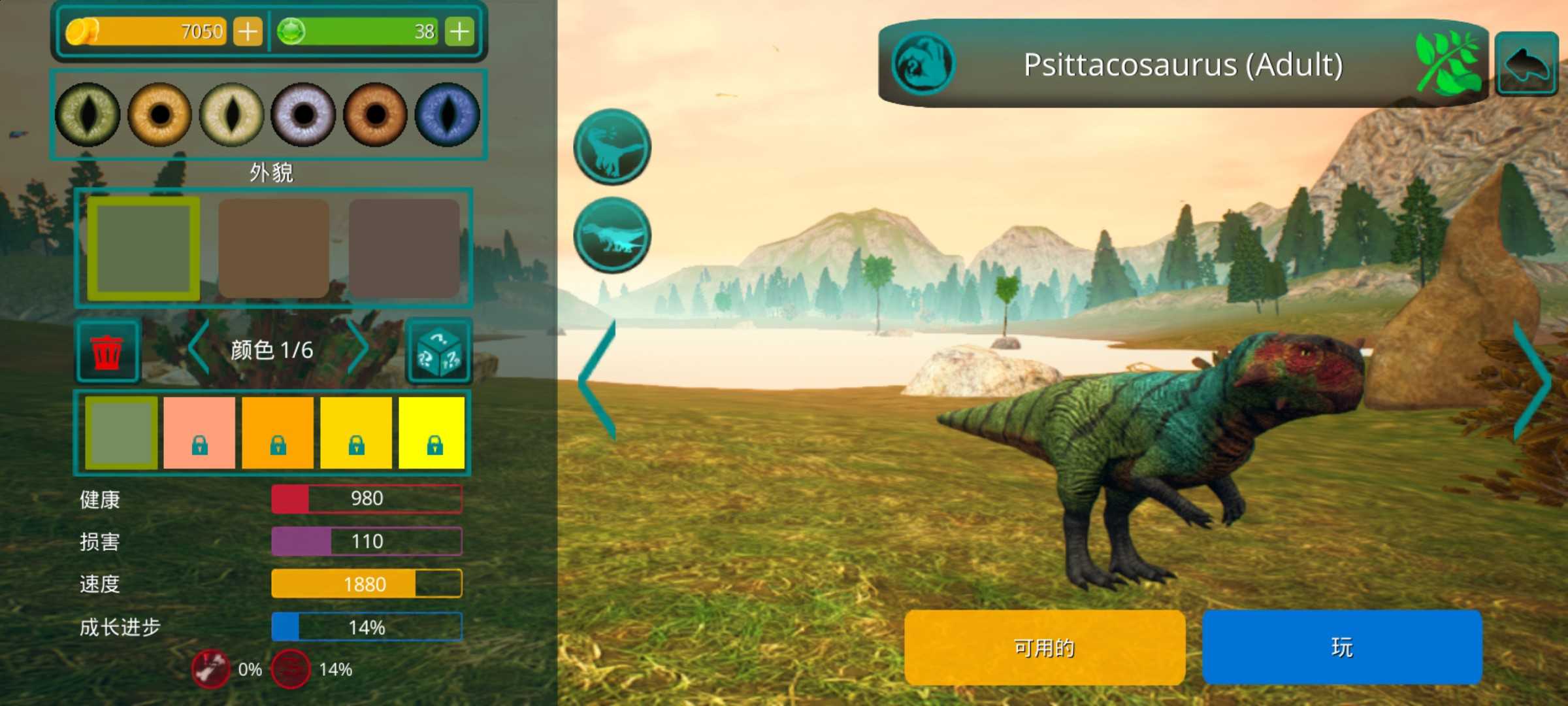Choose the locked bright yellow color
The height and width of the screenshot is (706, 1568).
coord(432,432)
